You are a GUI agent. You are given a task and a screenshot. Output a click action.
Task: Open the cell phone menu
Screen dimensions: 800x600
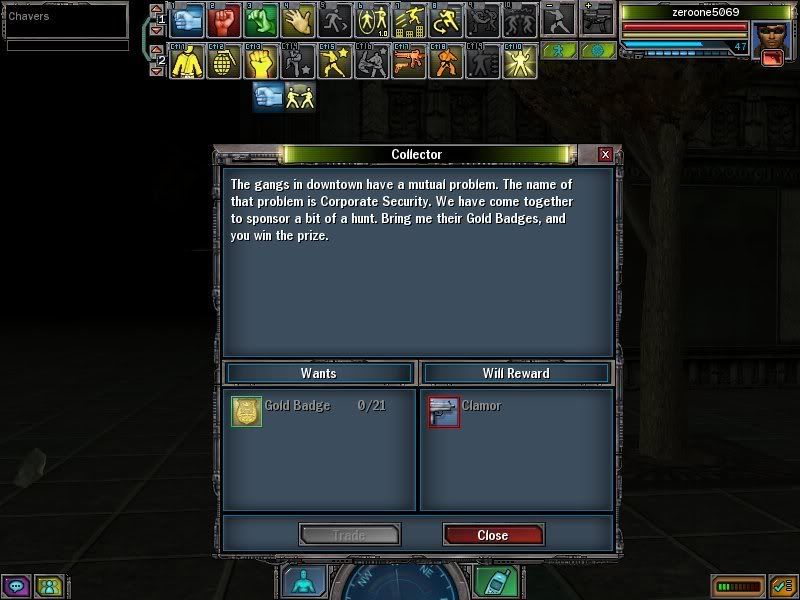point(491,582)
